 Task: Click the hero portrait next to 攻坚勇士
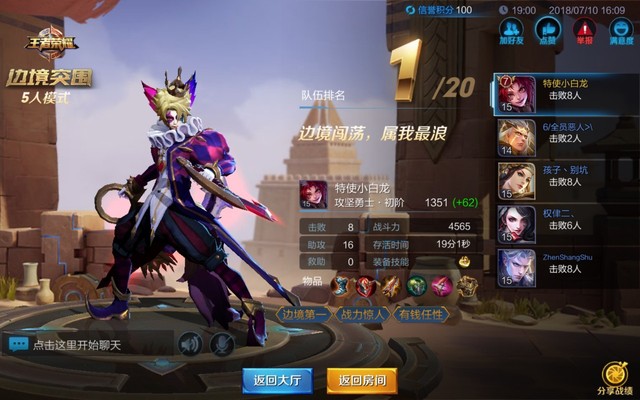[313, 194]
